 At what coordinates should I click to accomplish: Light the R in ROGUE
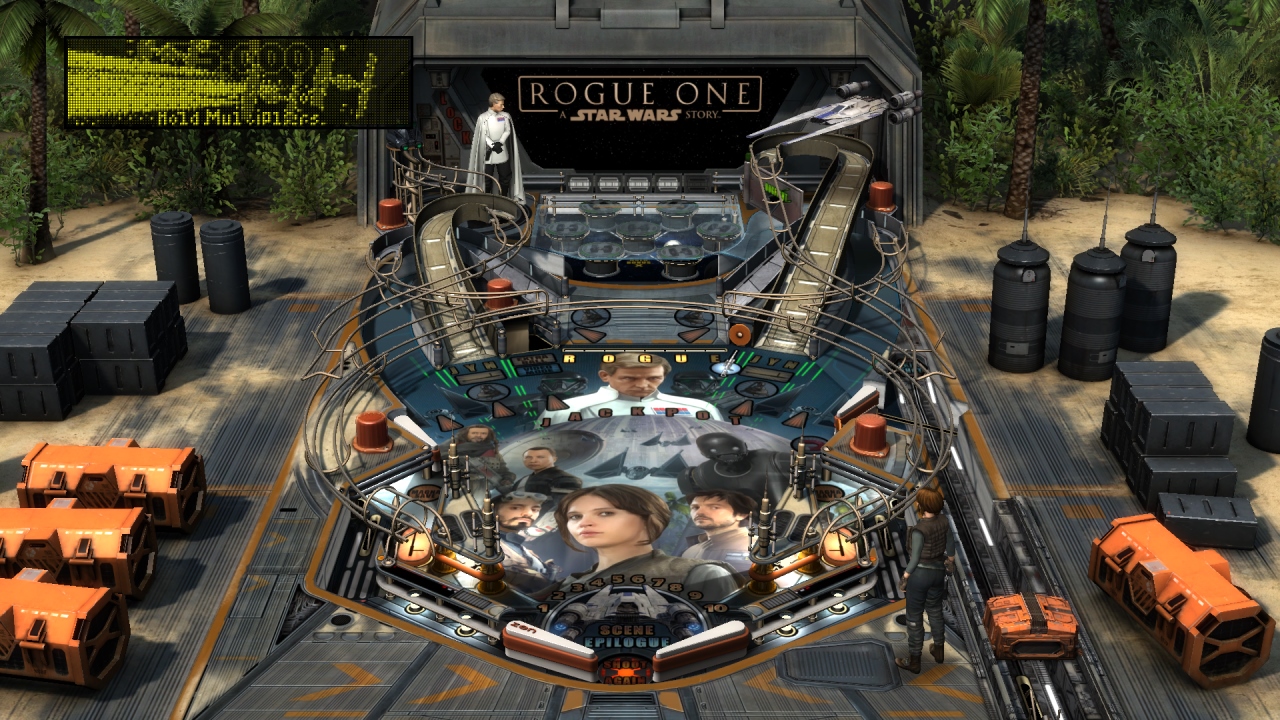coord(569,358)
